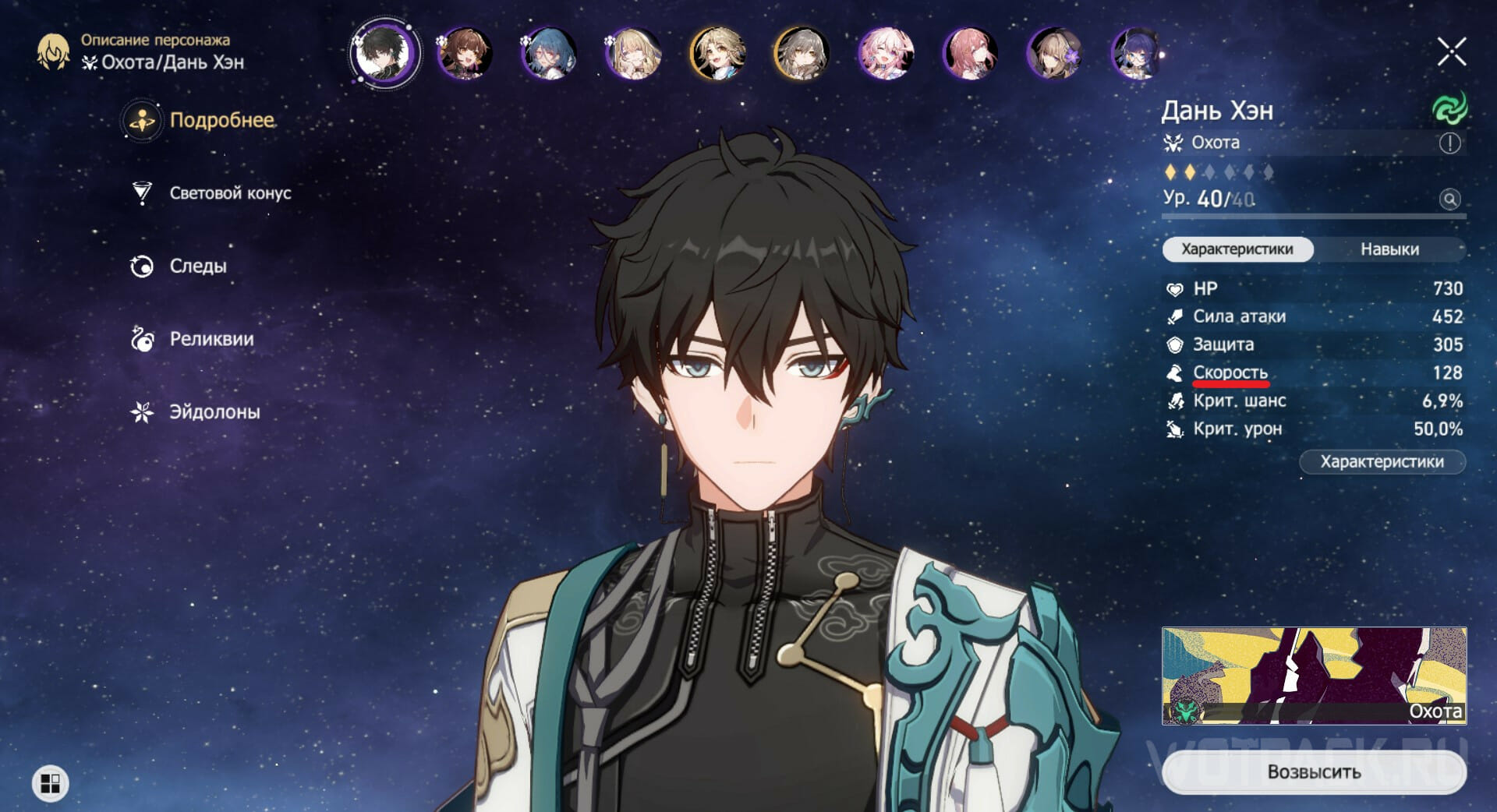Open the Реликвии relics menu
The width and height of the screenshot is (1497, 812).
click(211, 339)
